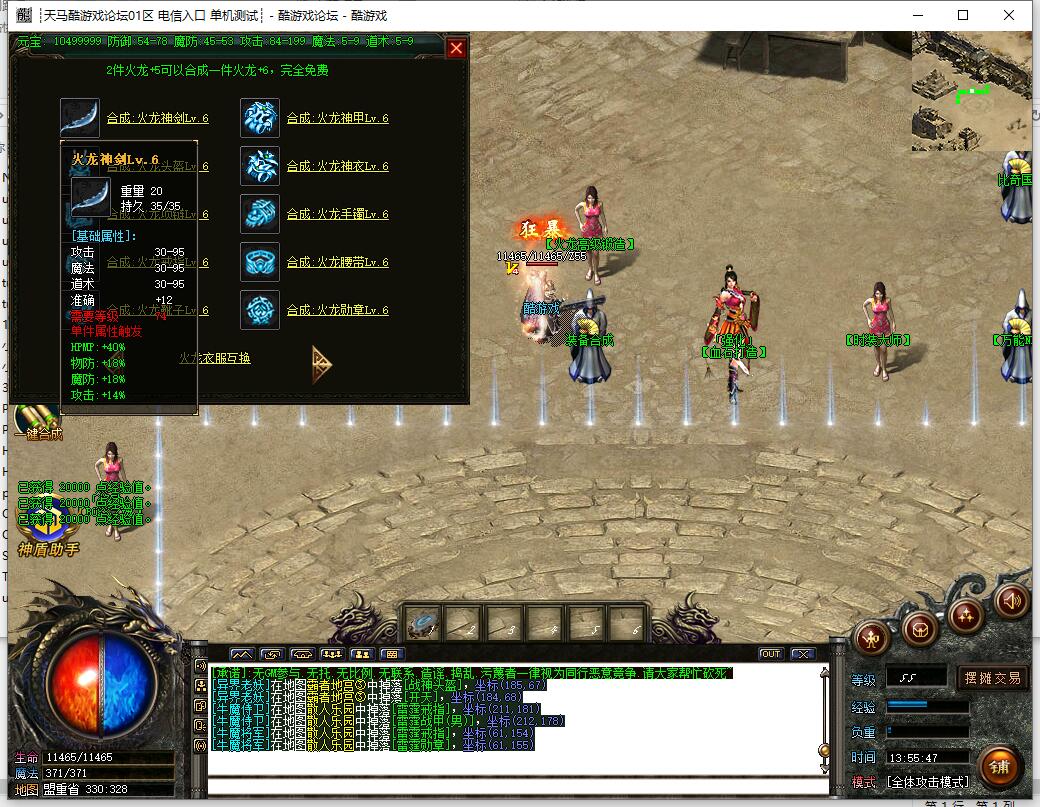Image resolution: width=1040 pixels, height=807 pixels.
Task: Open the 摆摊交易 stall trade button
Action: pos(993,678)
